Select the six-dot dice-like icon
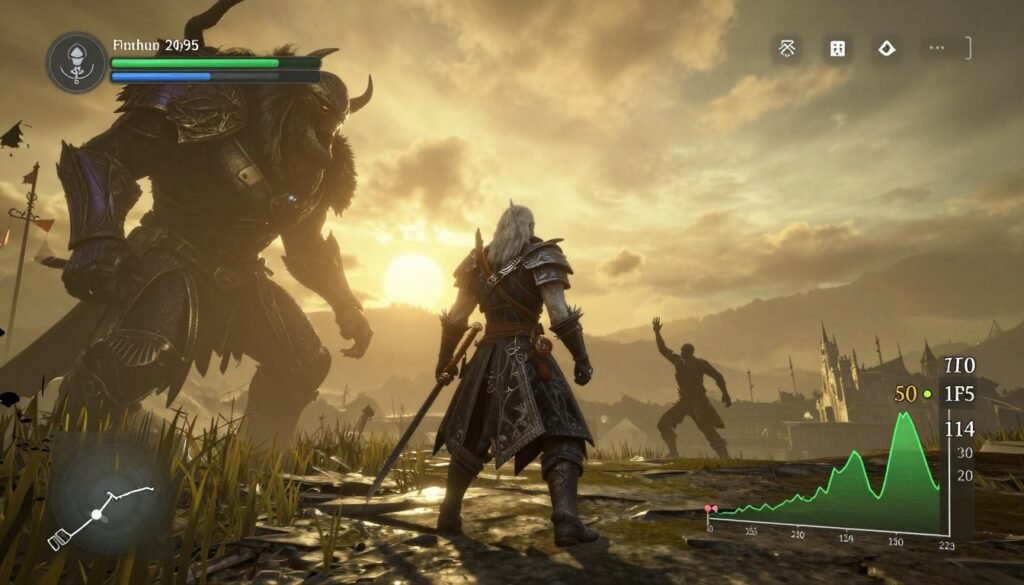Image resolution: width=1024 pixels, height=585 pixels. (836, 48)
